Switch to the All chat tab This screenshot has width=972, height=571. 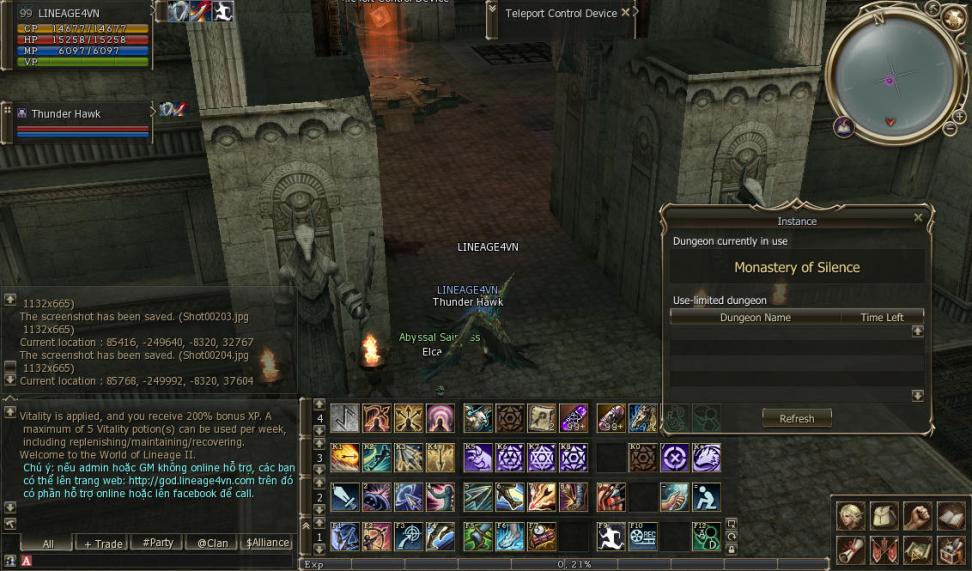47,543
